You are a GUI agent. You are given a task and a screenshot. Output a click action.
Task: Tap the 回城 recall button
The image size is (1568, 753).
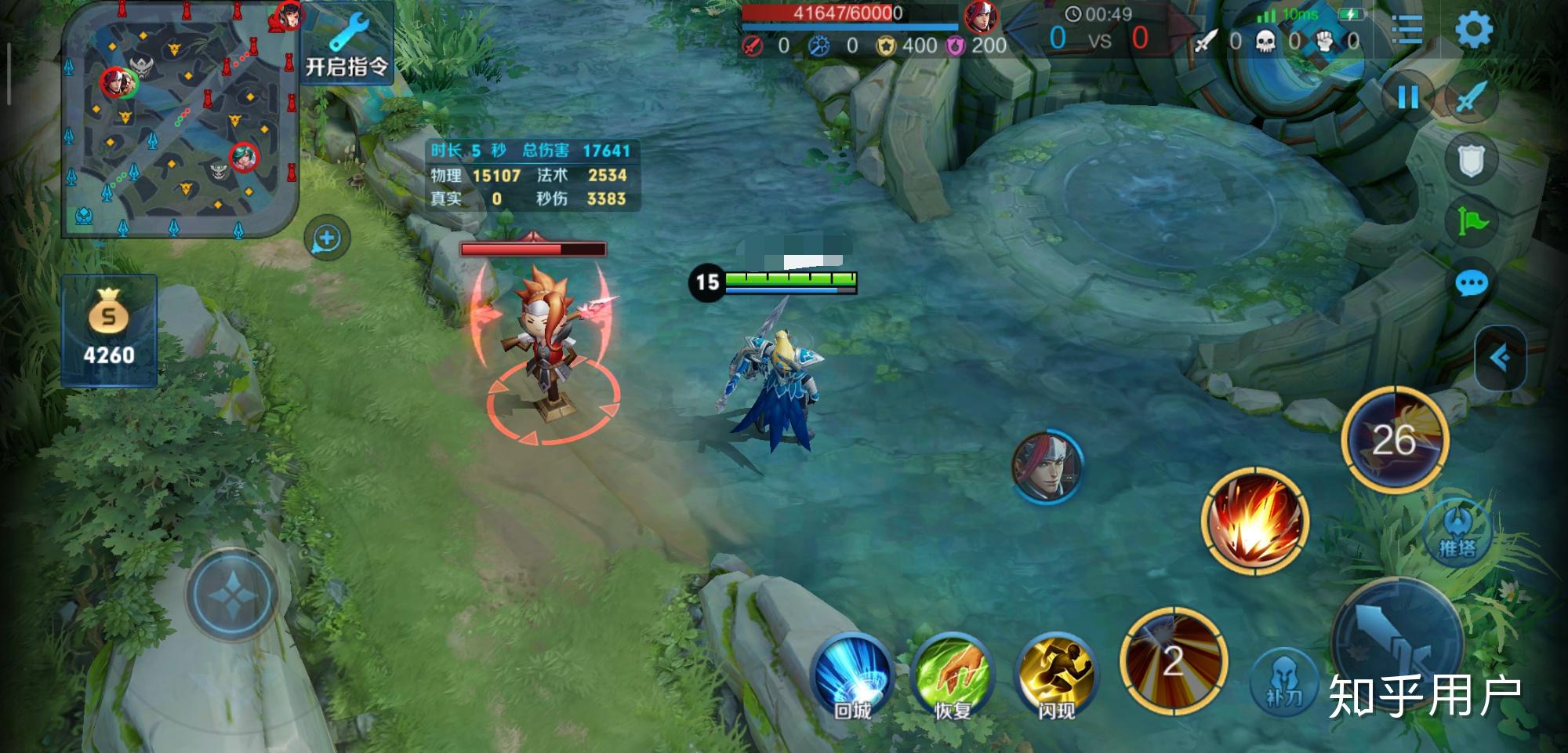(852, 676)
